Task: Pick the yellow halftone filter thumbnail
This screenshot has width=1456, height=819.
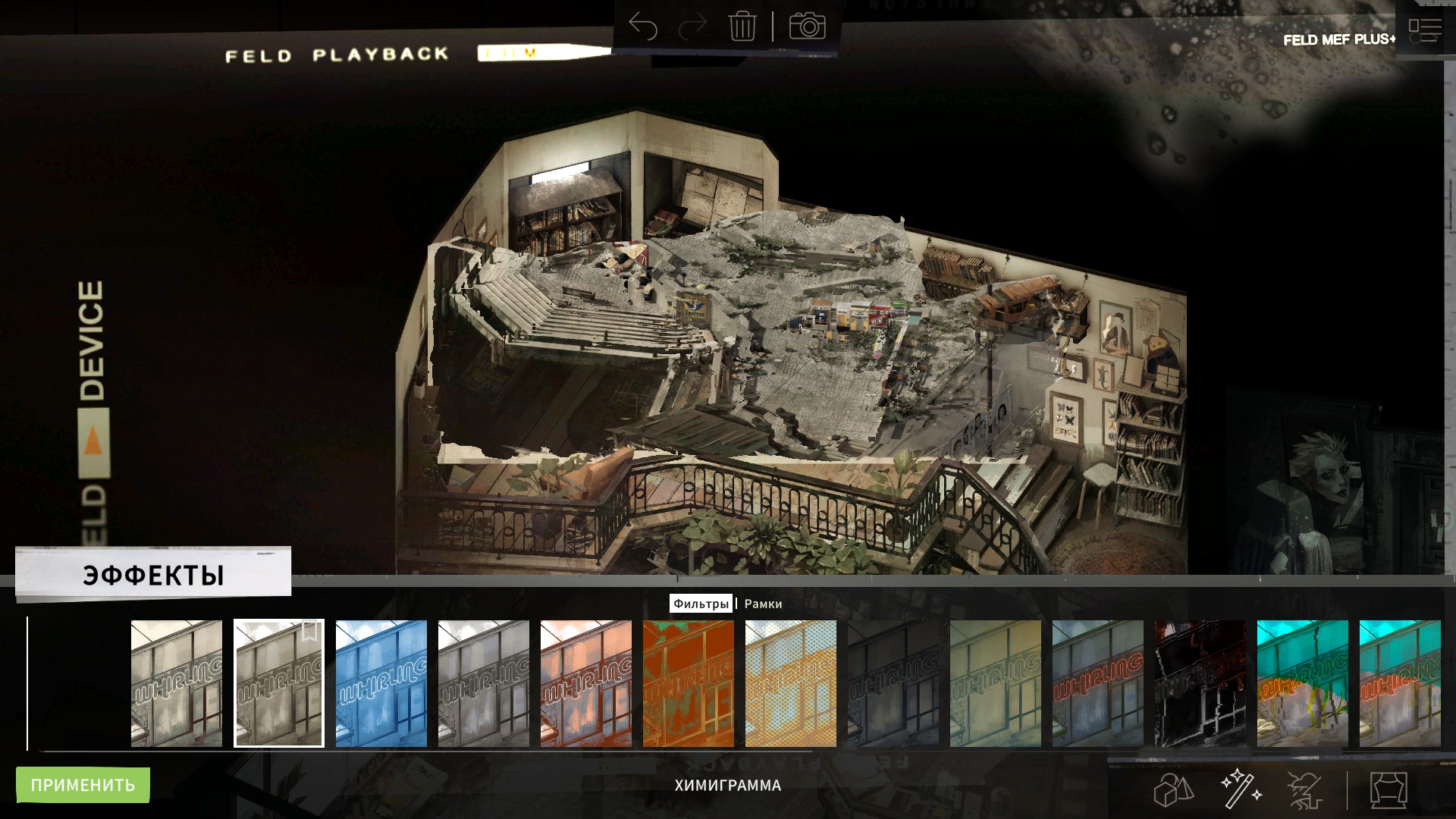Action: [x=791, y=683]
